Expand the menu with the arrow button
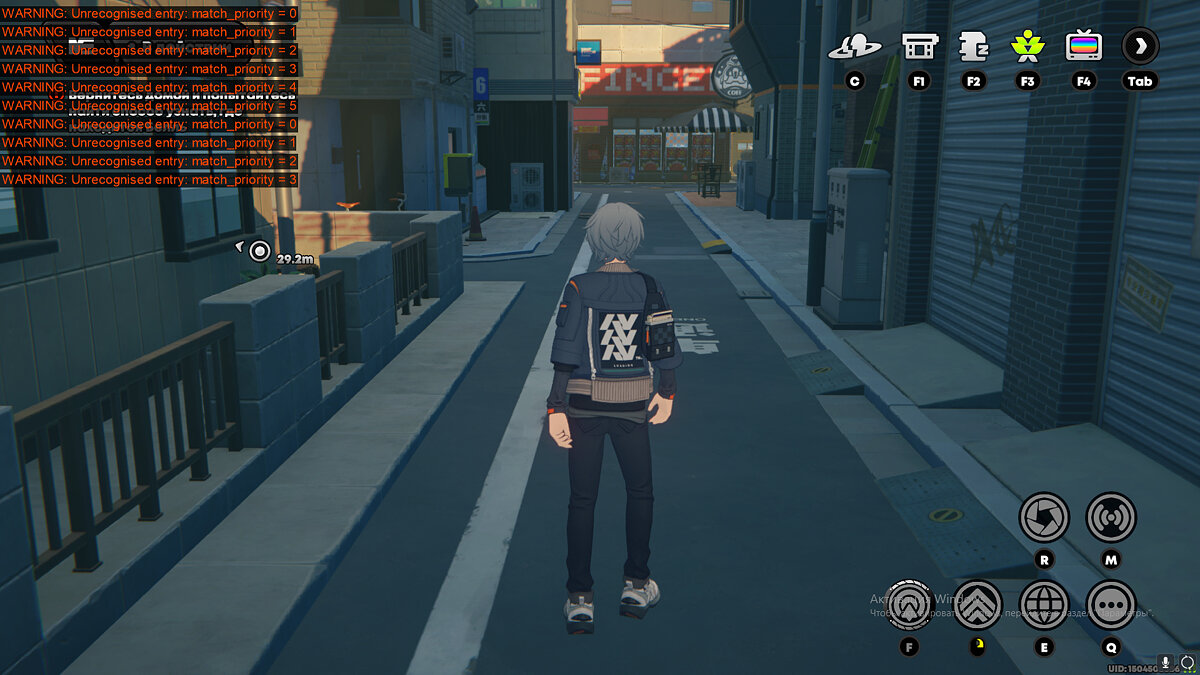1200x675 pixels. tap(1140, 46)
